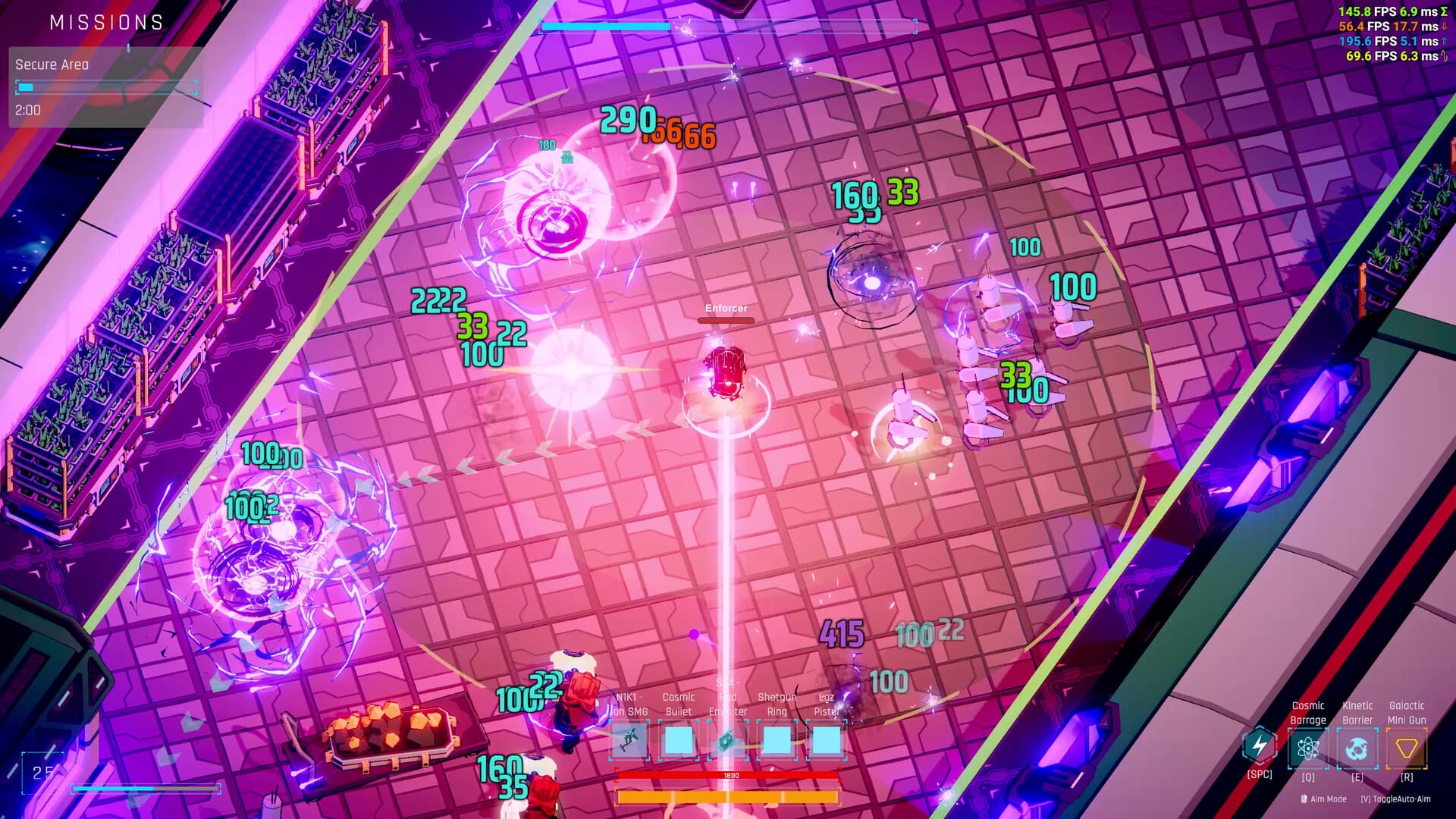This screenshot has height=819, width=1456.
Task: Click the 2:00 mission timer text
Action: (26, 110)
